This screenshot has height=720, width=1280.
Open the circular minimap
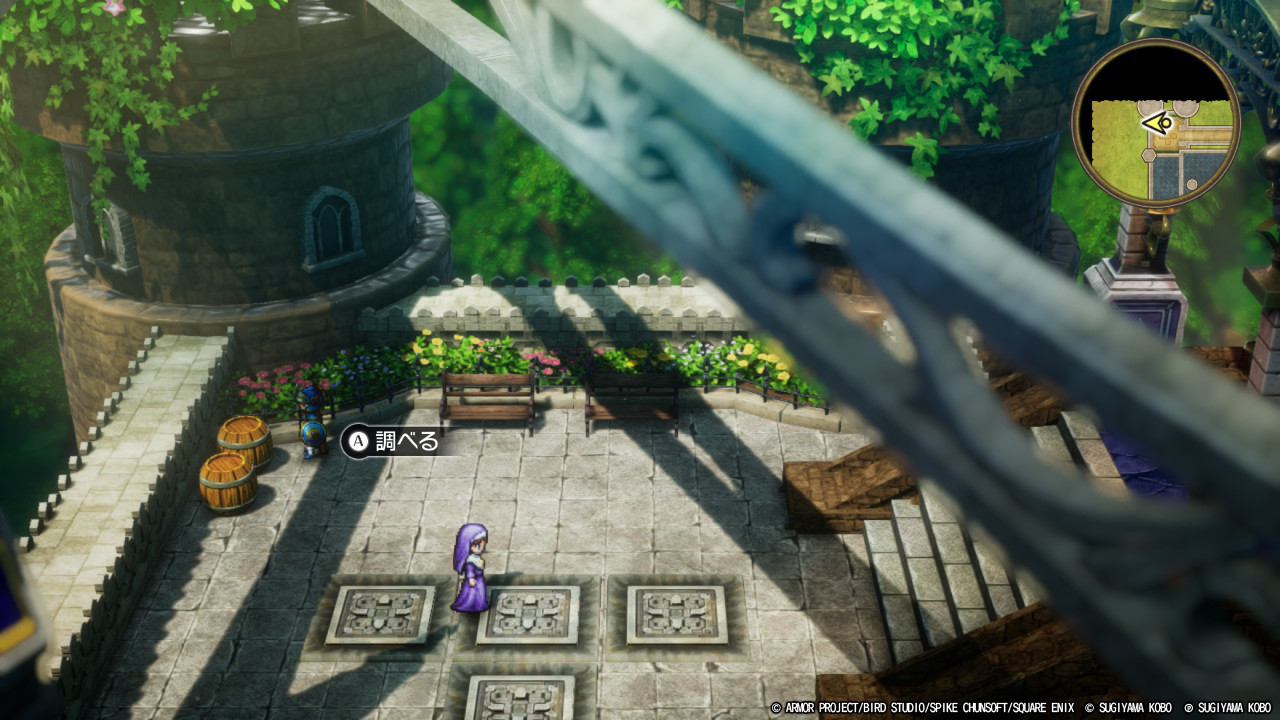coord(1156,123)
